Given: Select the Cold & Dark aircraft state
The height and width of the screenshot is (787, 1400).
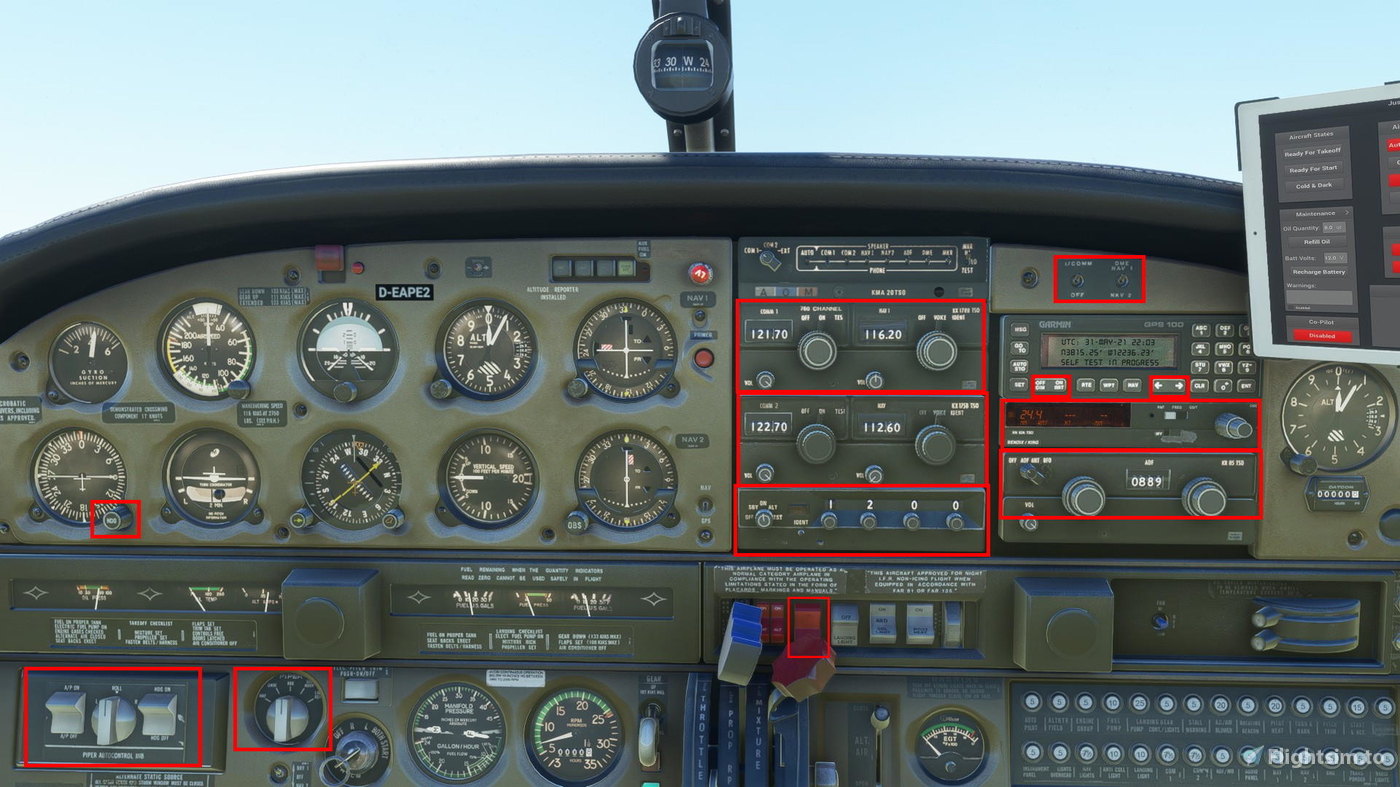Looking at the screenshot, I should (1314, 185).
